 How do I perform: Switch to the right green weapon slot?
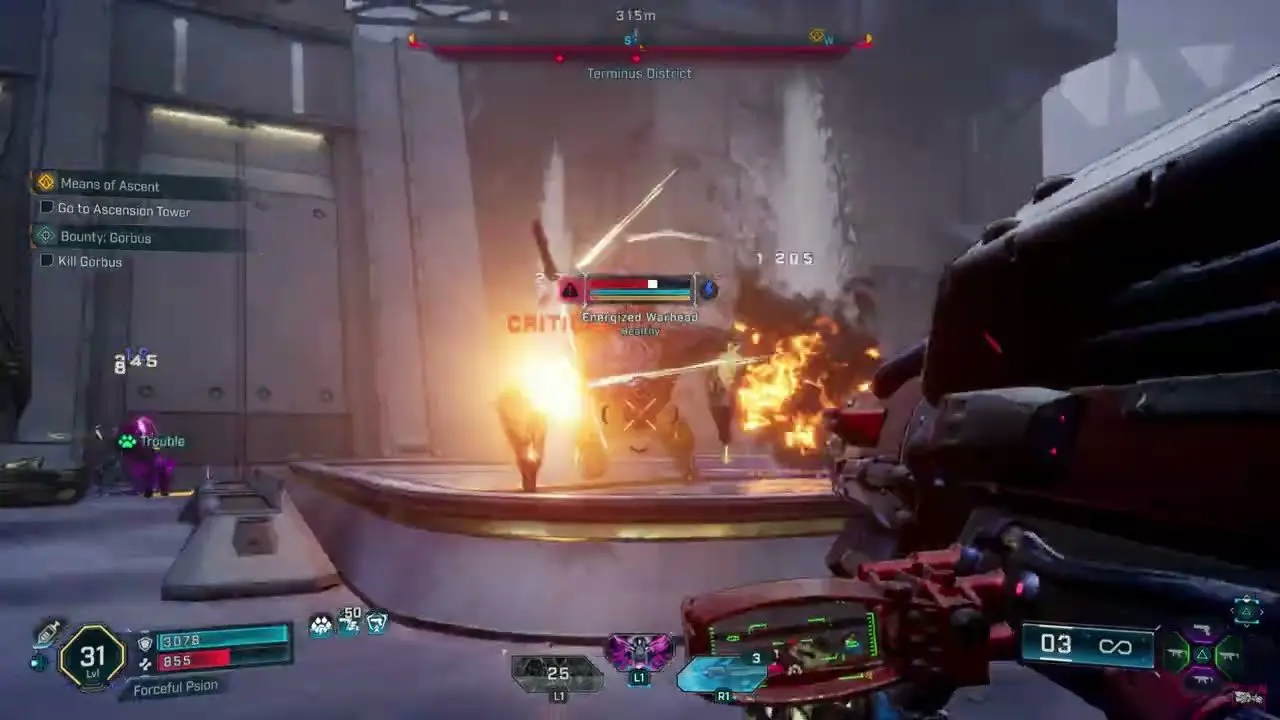pyautogui.click(x=1228, y=656)
